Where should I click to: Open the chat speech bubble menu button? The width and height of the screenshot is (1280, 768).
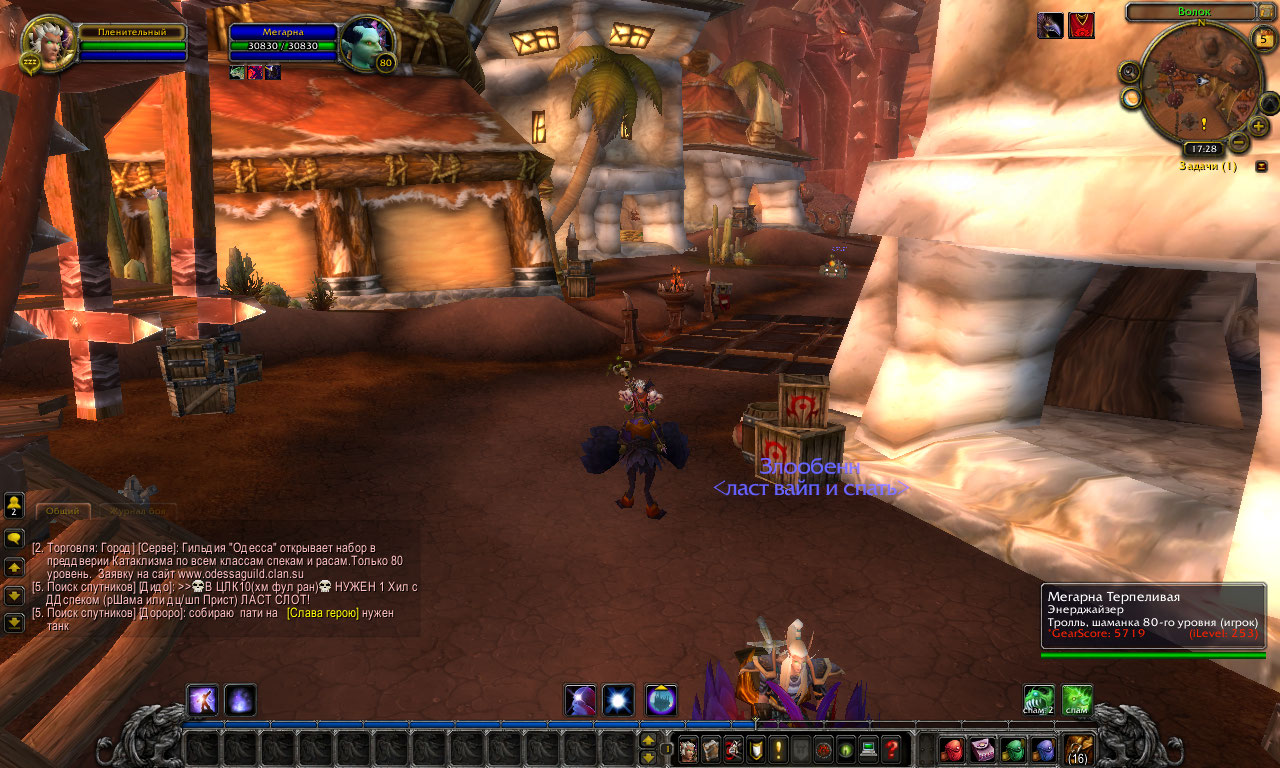(14, 538)
